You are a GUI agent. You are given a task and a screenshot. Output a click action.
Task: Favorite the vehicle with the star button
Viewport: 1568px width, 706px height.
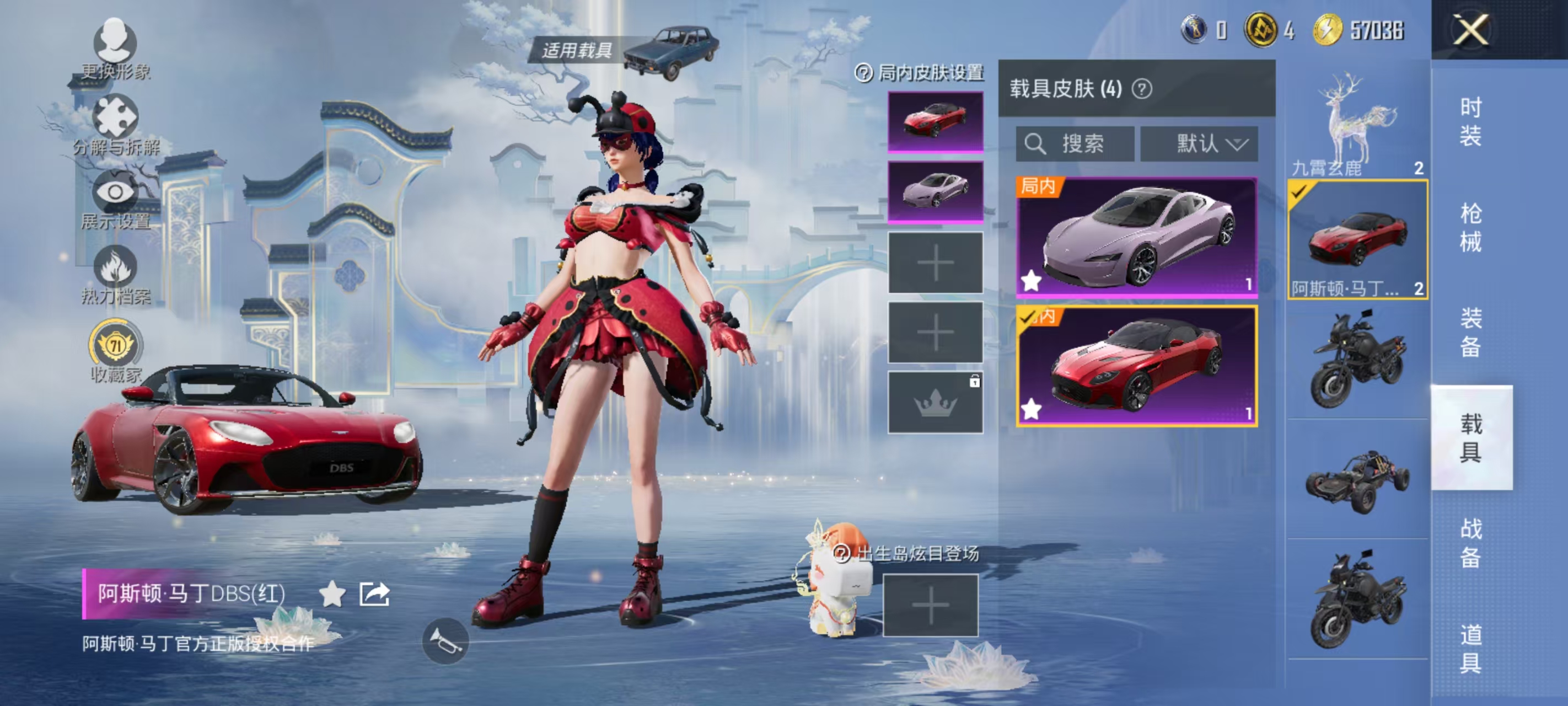332,593
